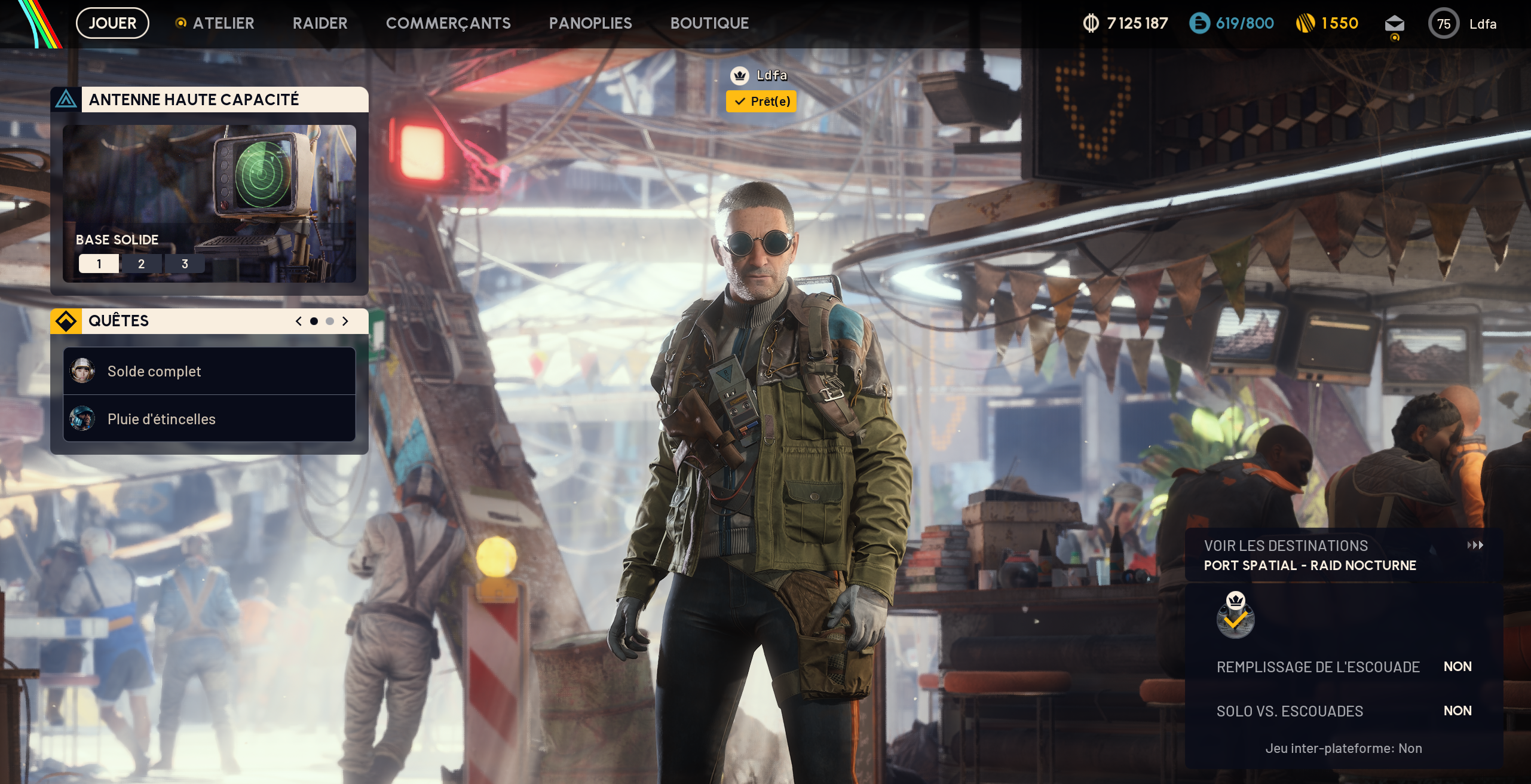Show the previous quests page
The width and height of the screenshot is (1531, 784).
[x=299, y=321]
